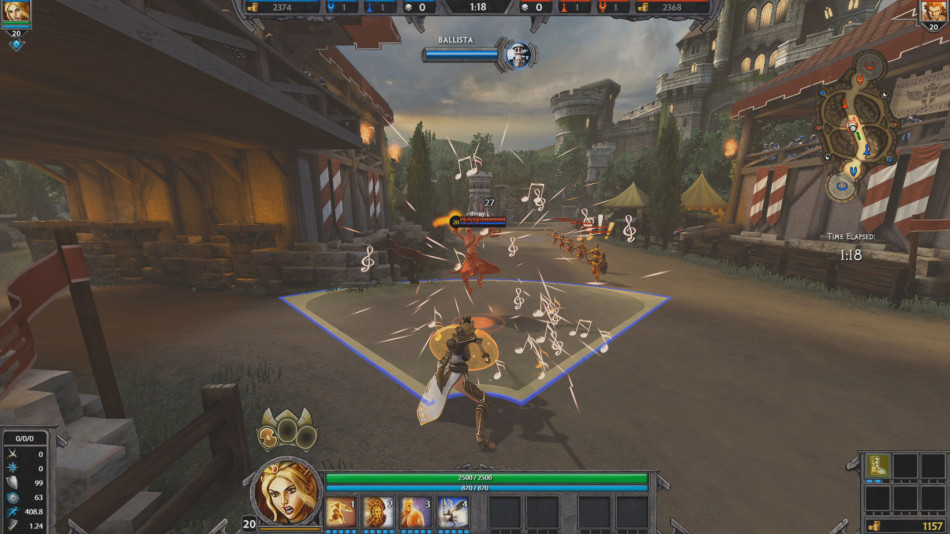Use the golden shield ability
This screenshot has height=534, width=950.
click(x=377, y=512)
